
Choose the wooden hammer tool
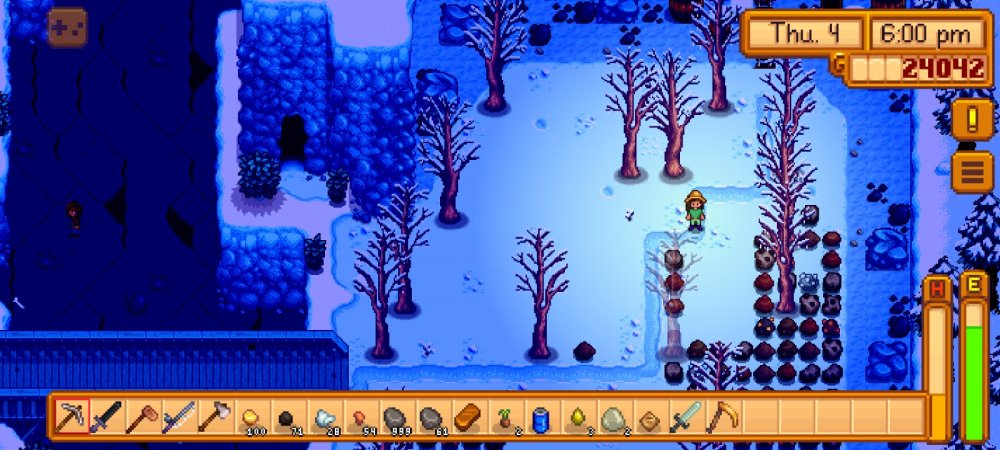(x=142, y=416)
